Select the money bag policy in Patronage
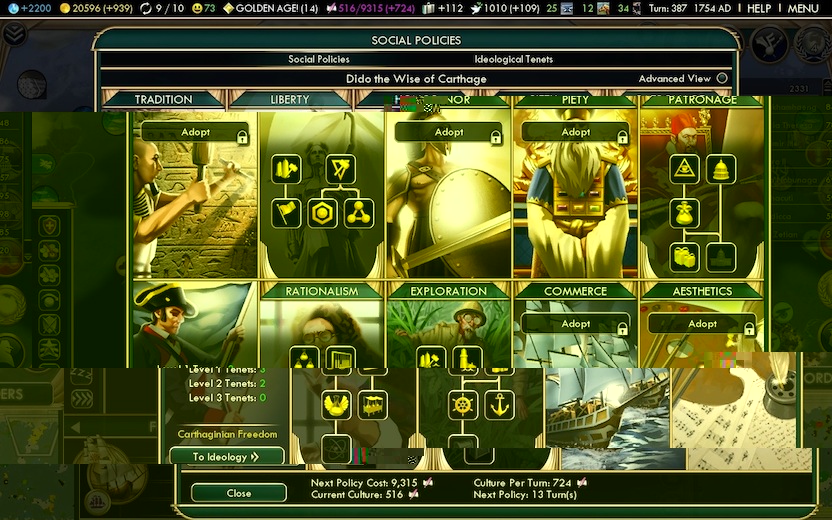832x520 pixels. 685,213
